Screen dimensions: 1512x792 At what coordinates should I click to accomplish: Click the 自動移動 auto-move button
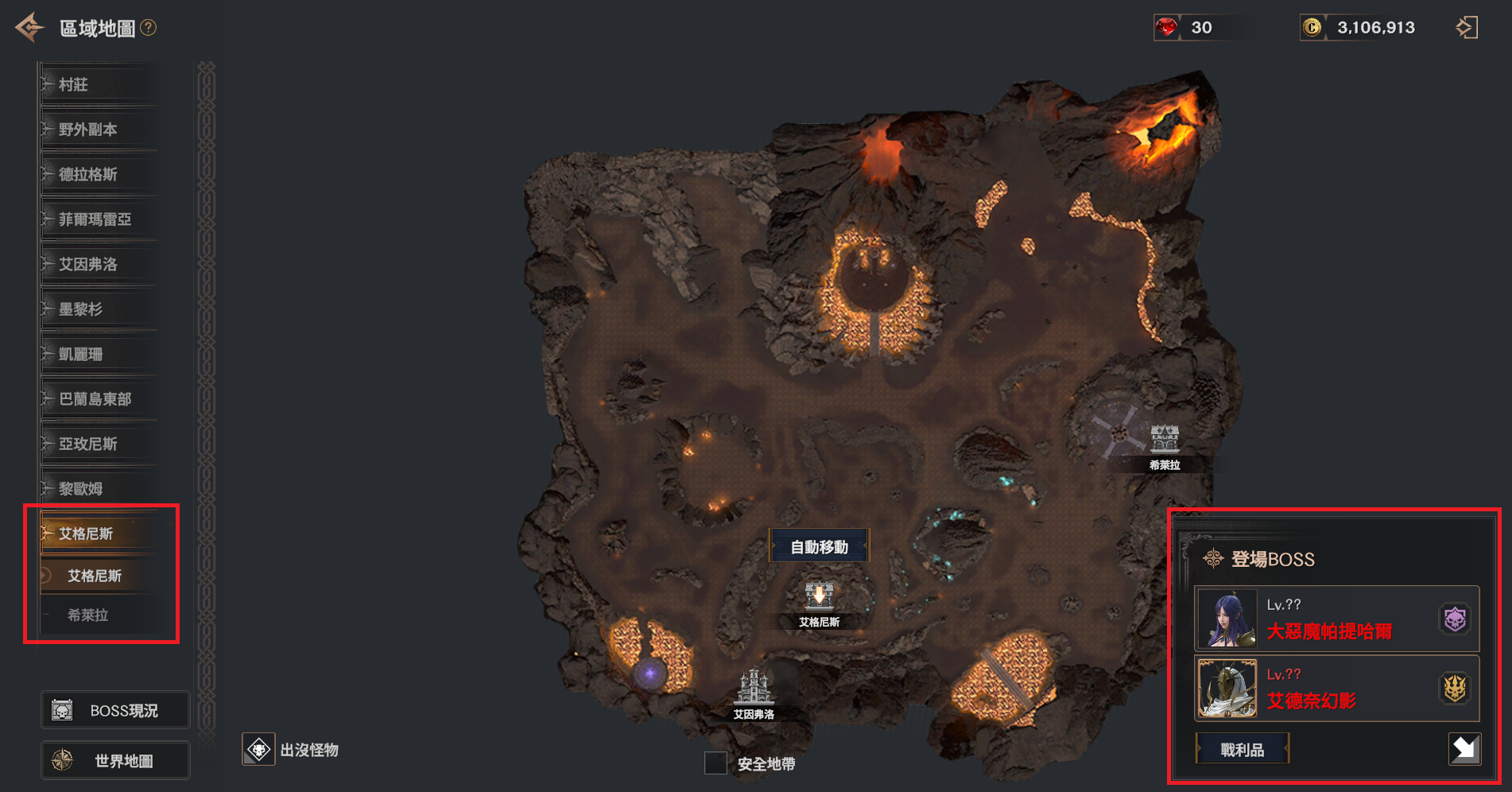(819, 547)
